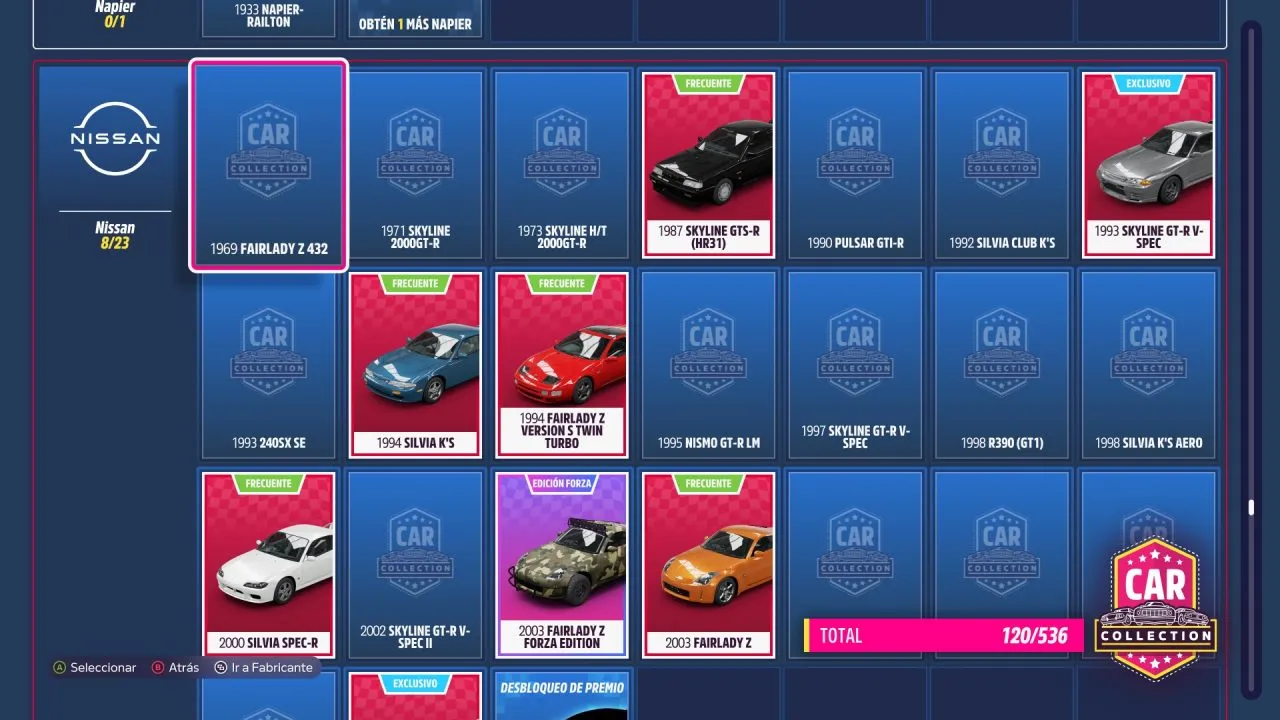Select the red 1994 Fairlady Z Twin Turbo
Image resolution: width=1280 pixels, height=720 pixels.
(562, 365)
